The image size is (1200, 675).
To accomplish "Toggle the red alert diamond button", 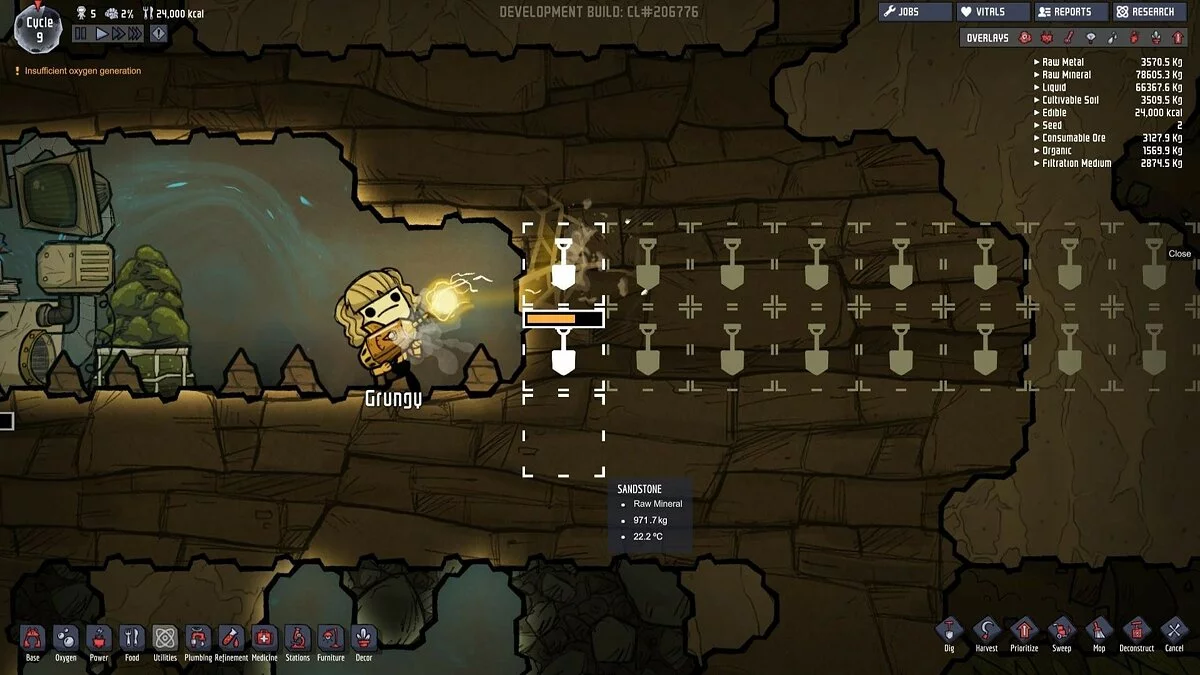I will 159,33.
